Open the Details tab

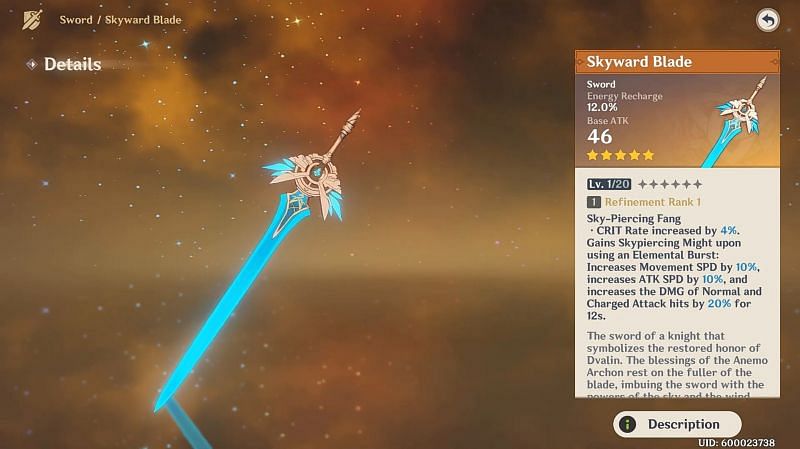(x=71, y=64)
